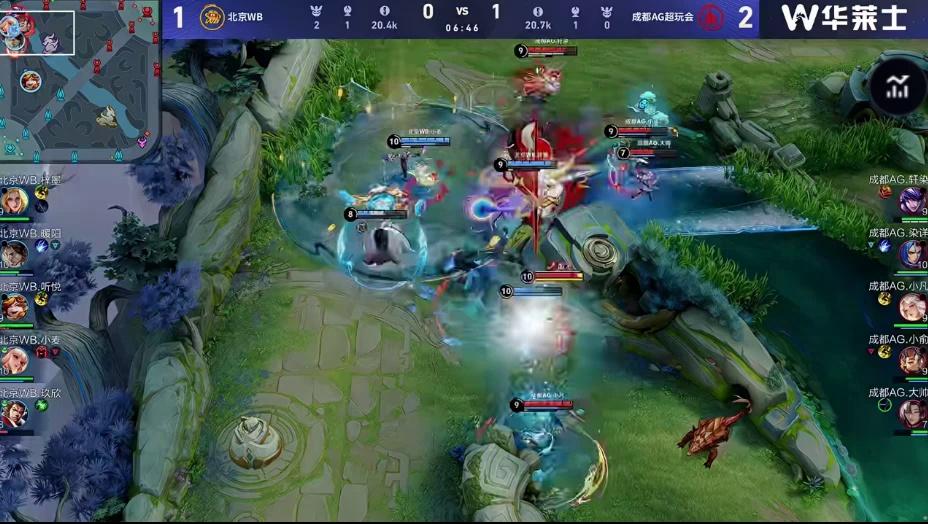928x524 pixels.
Task: Select 北京WB.暖阳 player portrait
Action: (x=14, y=255)
